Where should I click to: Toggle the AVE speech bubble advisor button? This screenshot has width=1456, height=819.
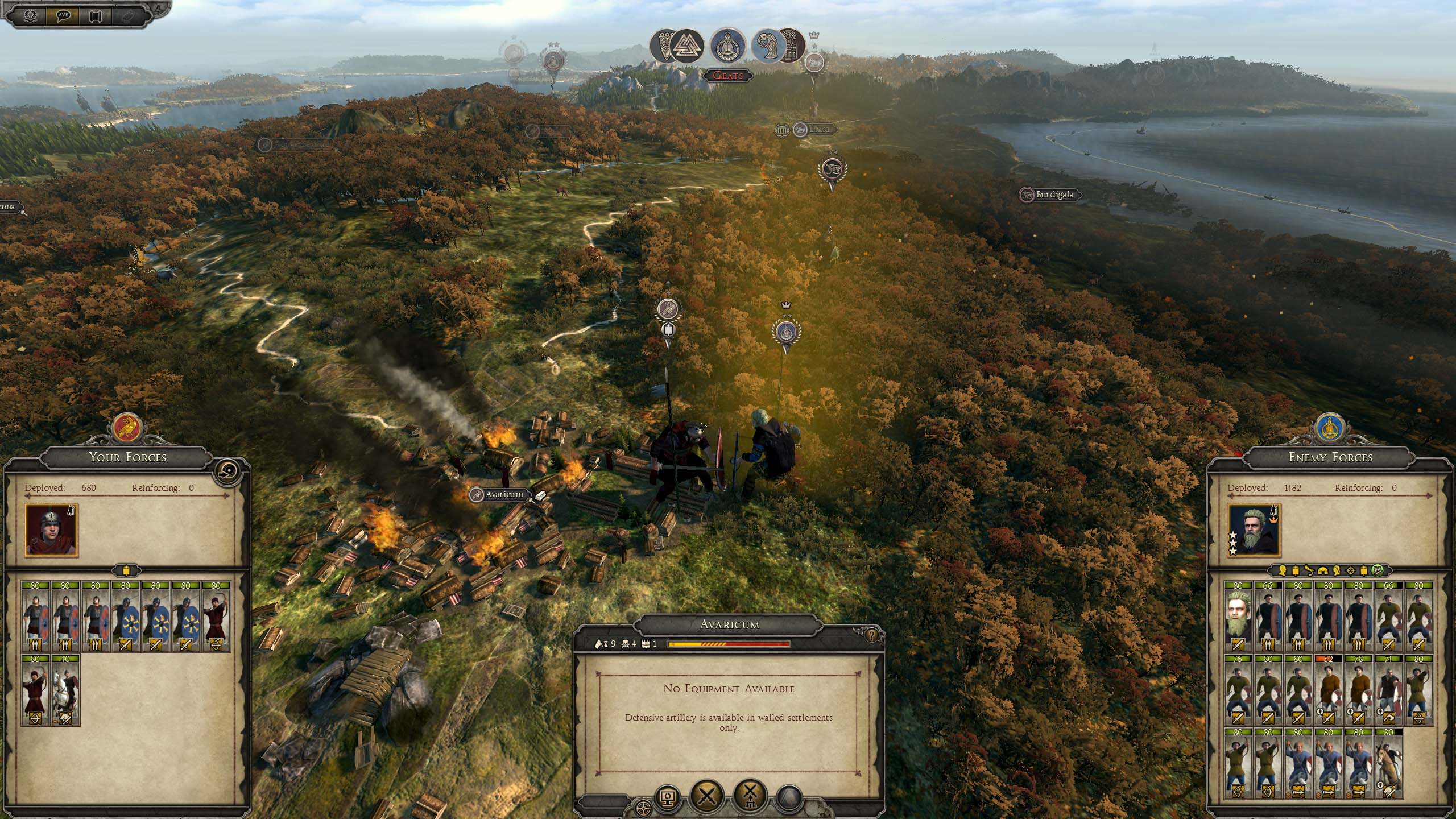click(63, 15)
